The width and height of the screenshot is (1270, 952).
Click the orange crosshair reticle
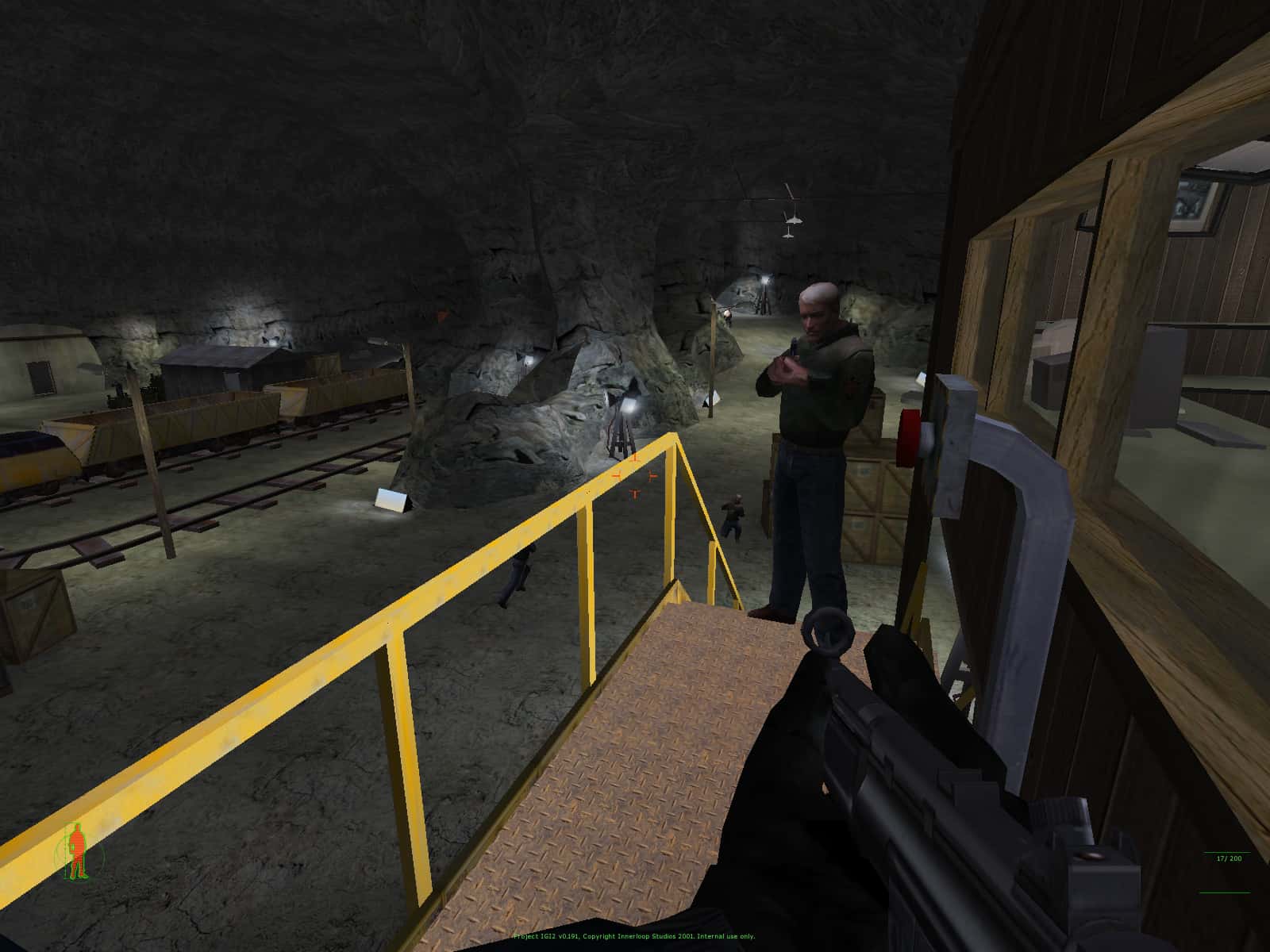[633, 477]
